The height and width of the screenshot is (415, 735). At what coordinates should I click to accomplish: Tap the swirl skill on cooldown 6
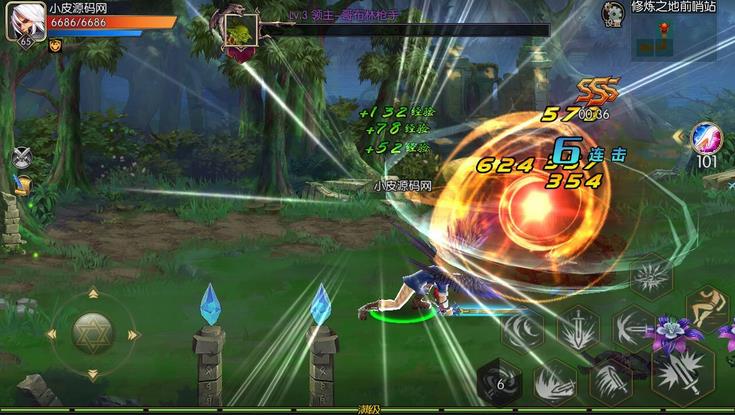(498, 381)
